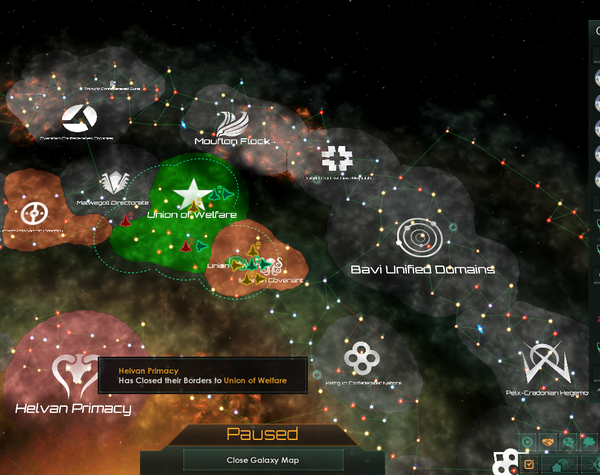Open the Helvan Primacy closed borders notification

(x=202, y=376)
